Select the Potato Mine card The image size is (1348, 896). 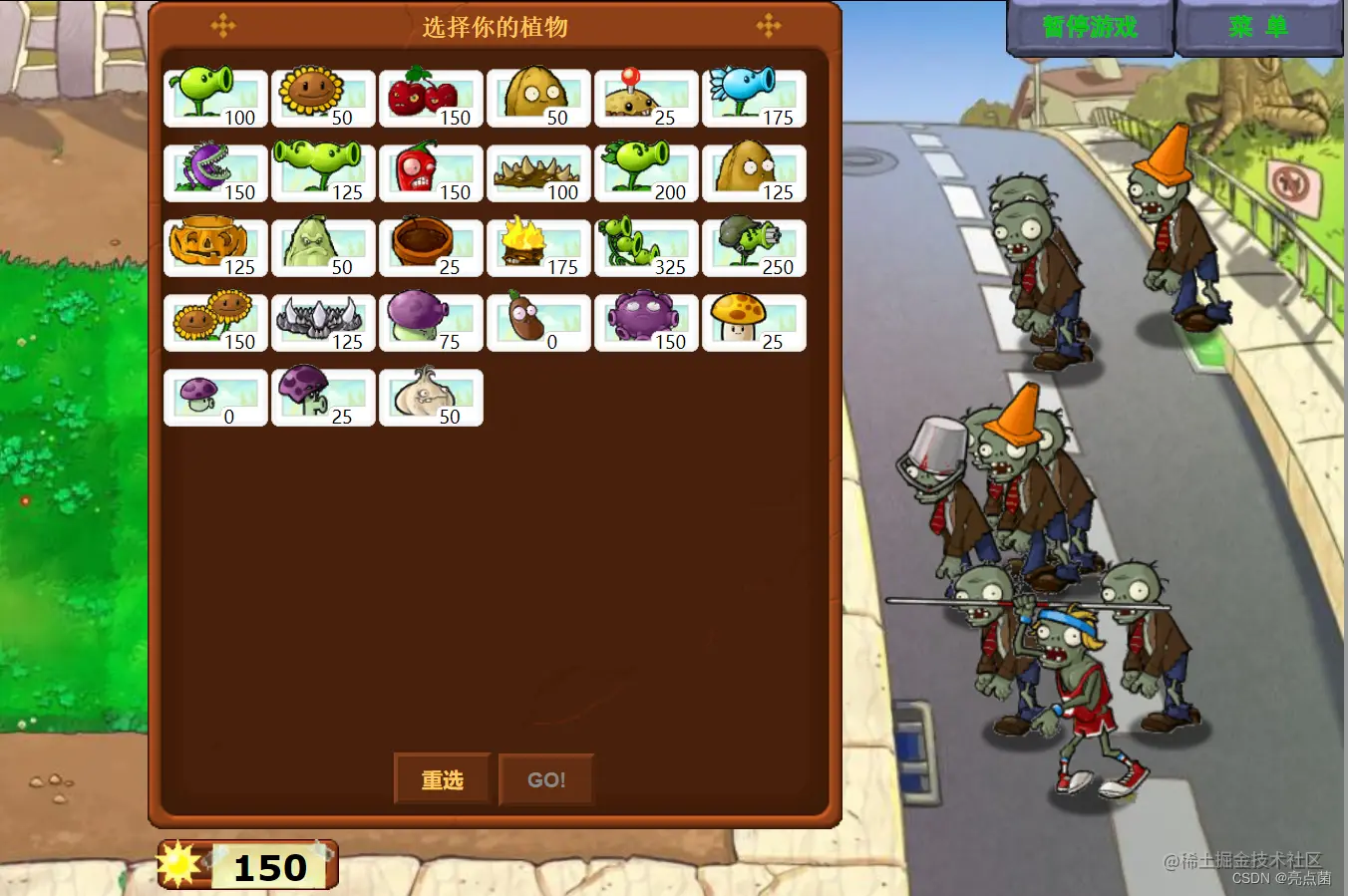coord(646,99)
